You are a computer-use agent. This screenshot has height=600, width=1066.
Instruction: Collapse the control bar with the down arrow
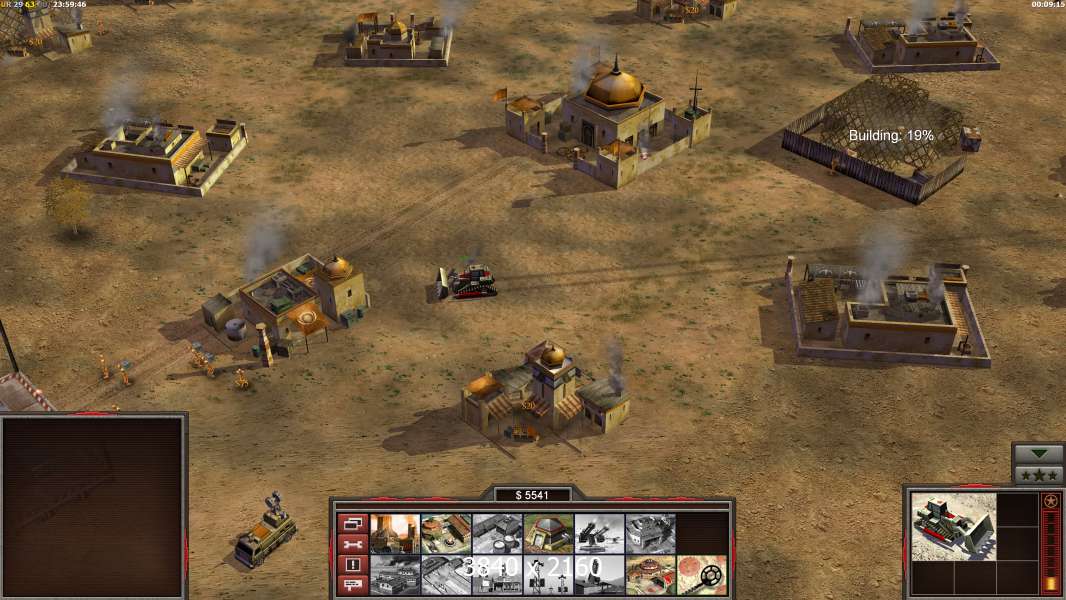pos(1038,454)
